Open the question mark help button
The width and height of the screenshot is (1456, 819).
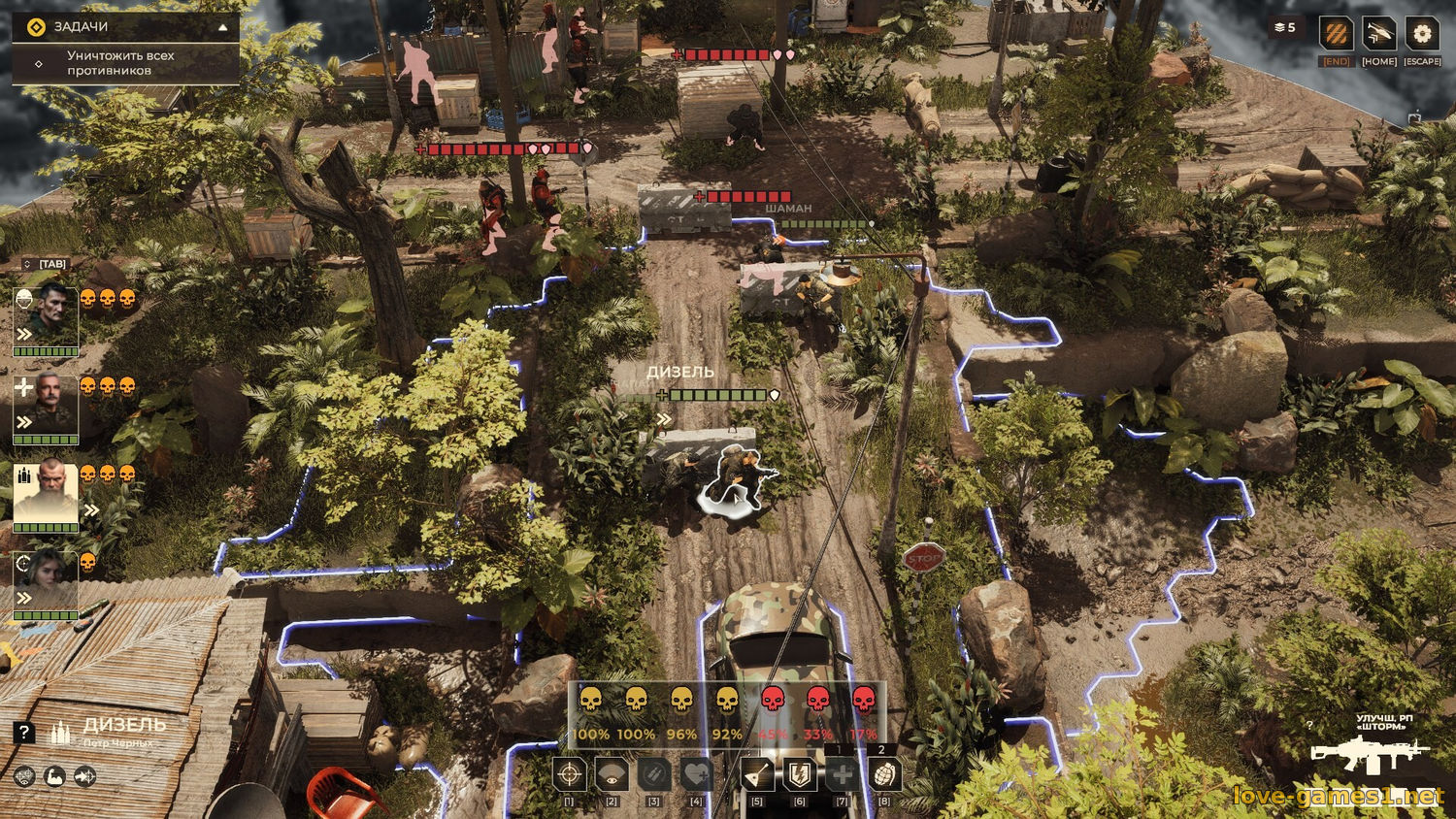coord(24,733)
